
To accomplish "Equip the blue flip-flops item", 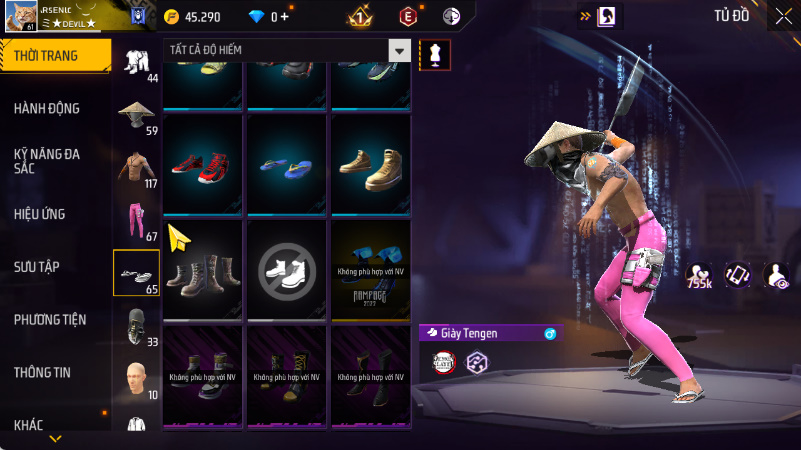I will tap(287, 165).
